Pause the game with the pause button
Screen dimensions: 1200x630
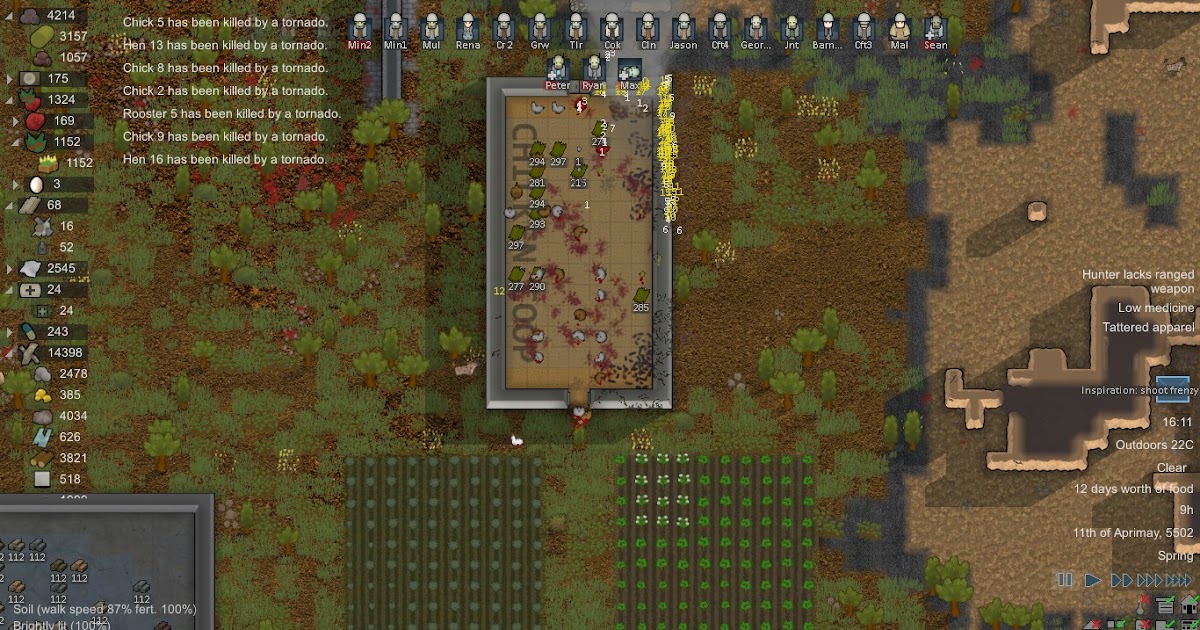click(x=1064, y=580)
